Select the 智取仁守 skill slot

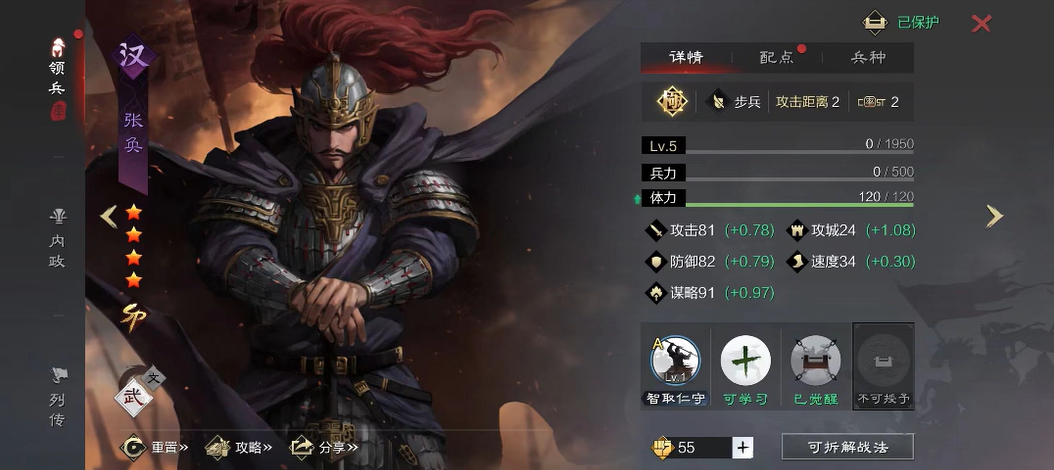click(x=675, y=365)
